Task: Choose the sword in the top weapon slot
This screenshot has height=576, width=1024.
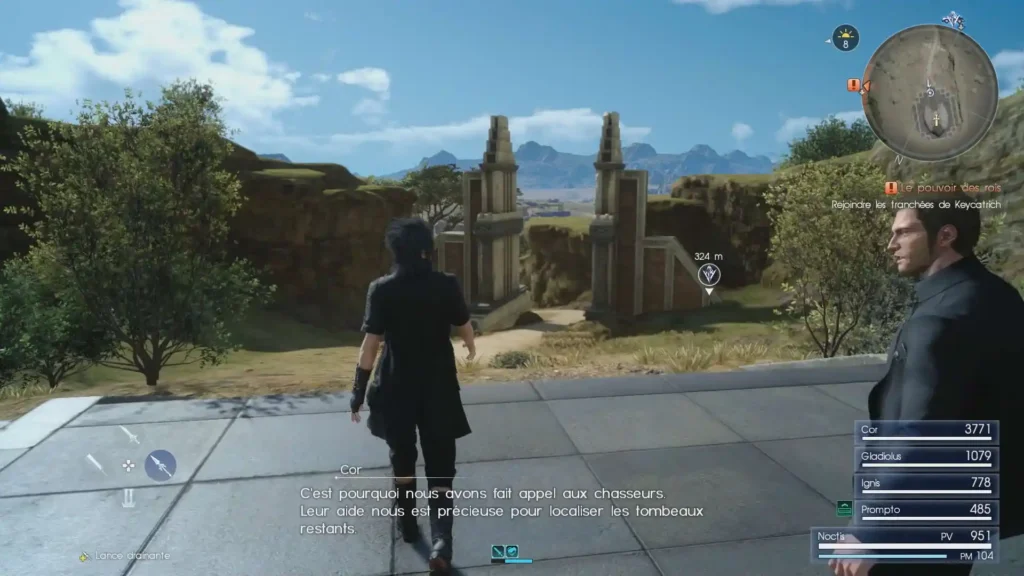Action: [130, 435]
